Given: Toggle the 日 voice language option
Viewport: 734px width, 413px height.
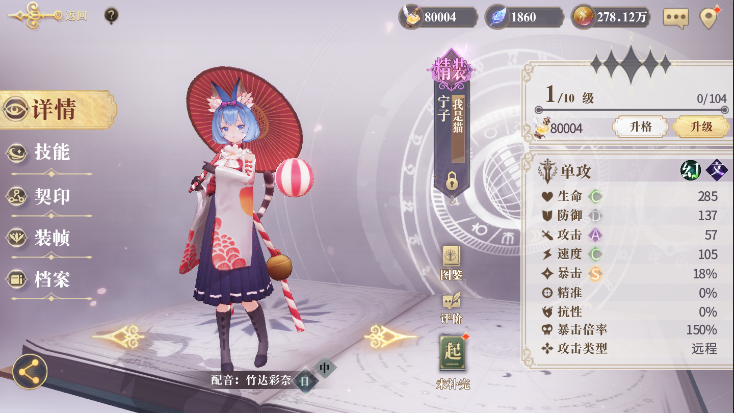Looking at the screenshot, I should (x=303, y=379).
